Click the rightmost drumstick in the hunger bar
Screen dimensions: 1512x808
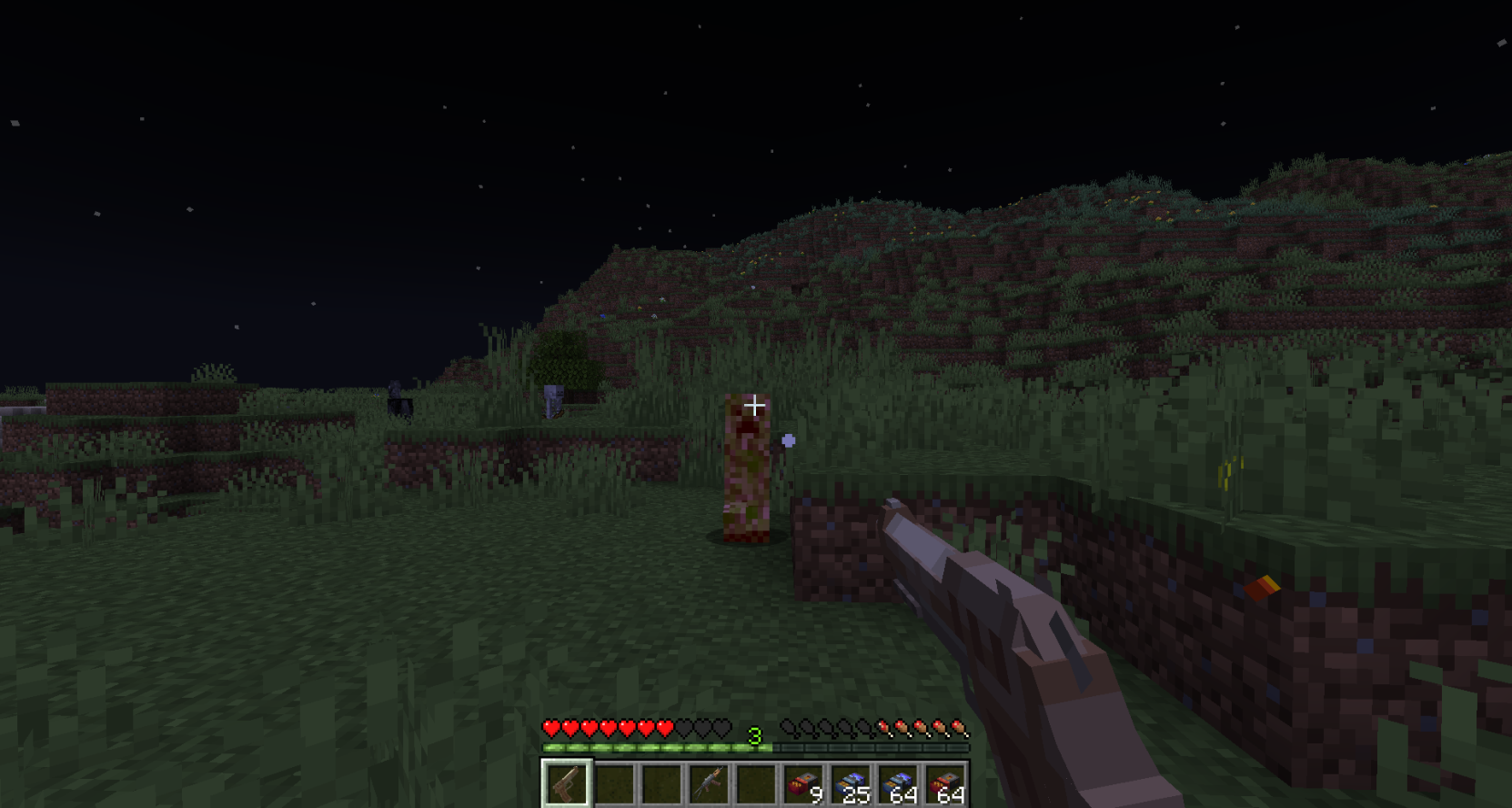(x=957, y=728)
